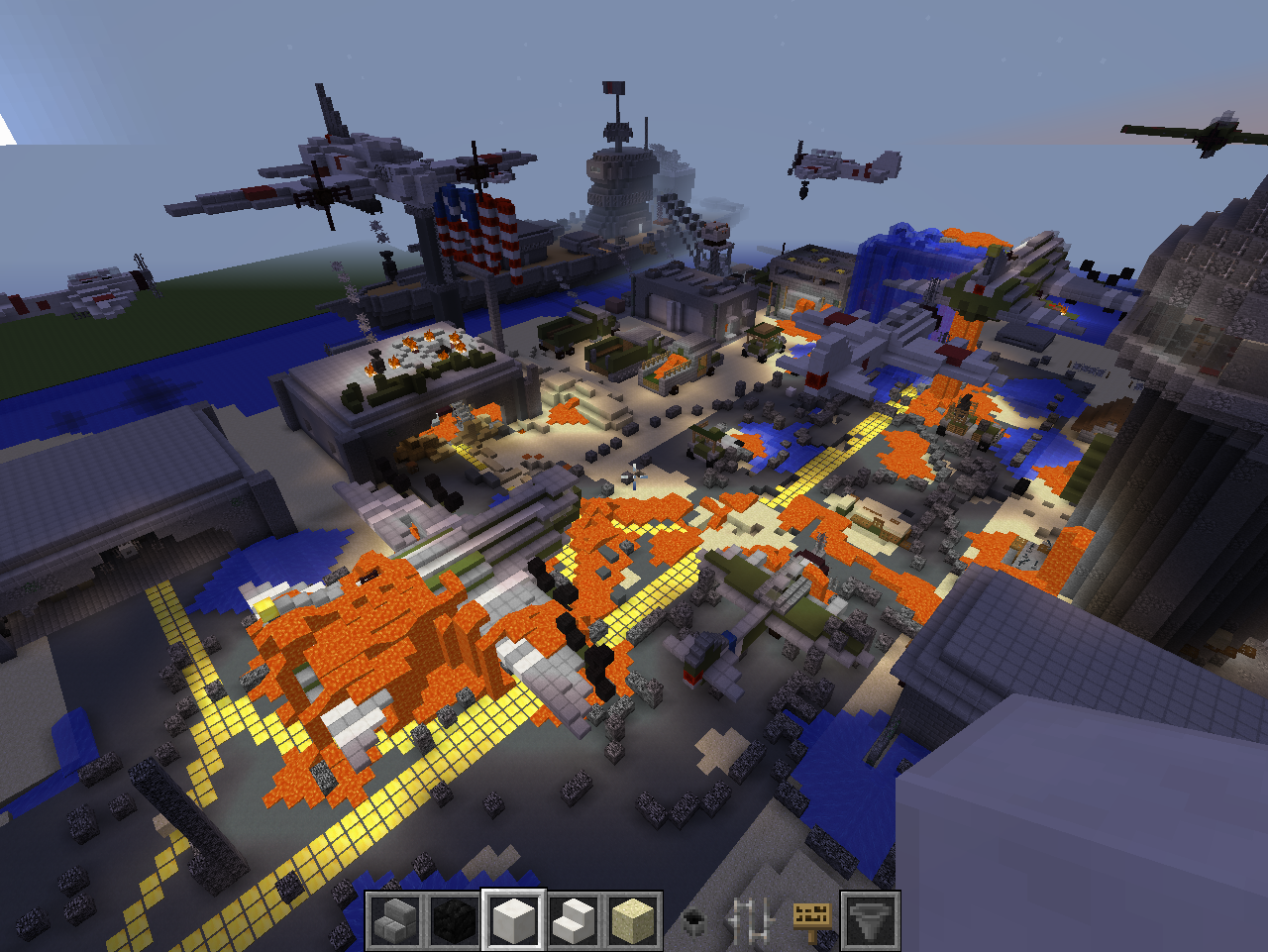Screen dimensions: 1268x952
Task: Choose the iron bars hotbar item
Action: (752, 920)
